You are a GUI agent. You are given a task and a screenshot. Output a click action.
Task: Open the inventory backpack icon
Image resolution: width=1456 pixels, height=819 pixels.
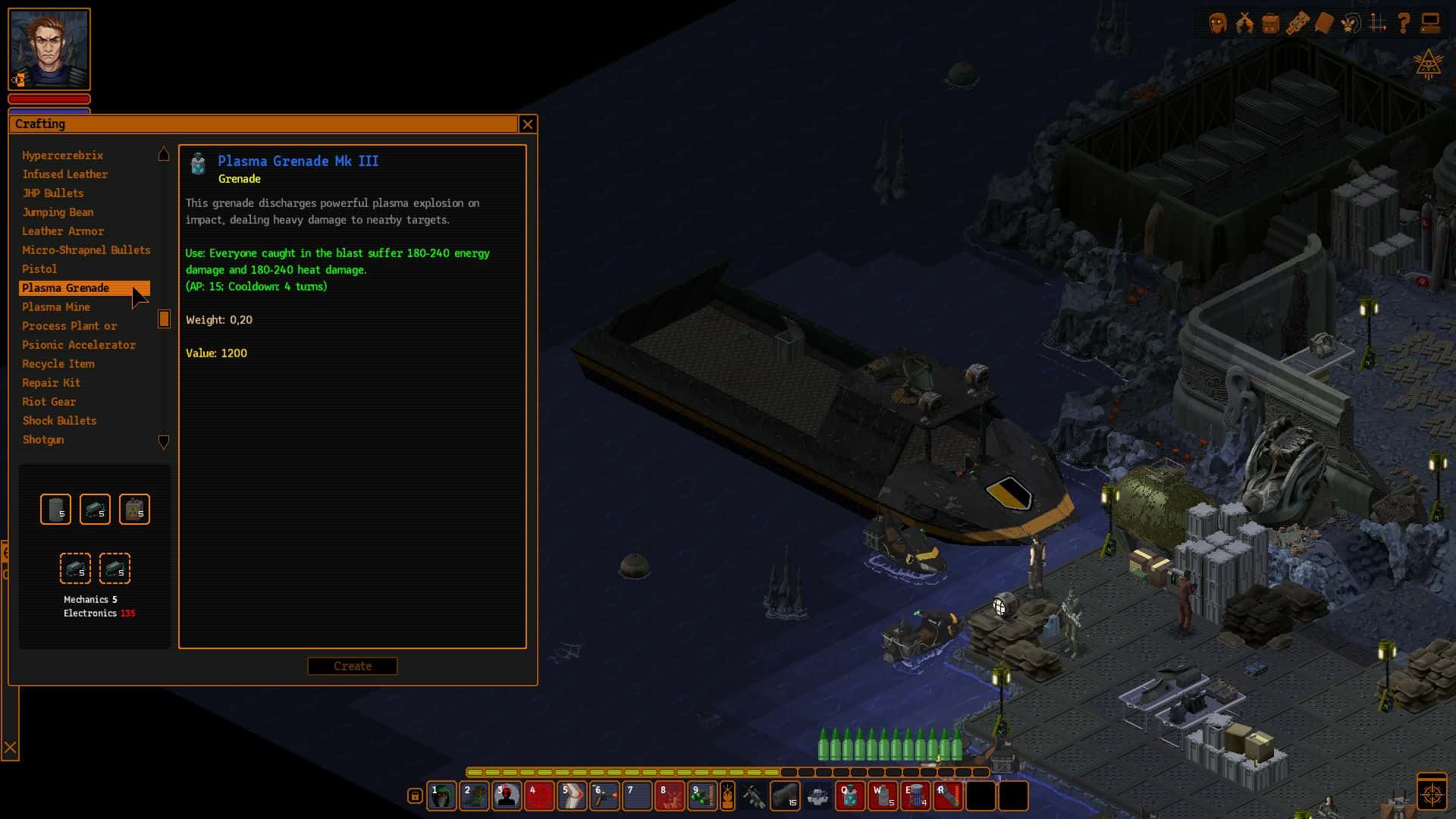[x=1269, y=23]
